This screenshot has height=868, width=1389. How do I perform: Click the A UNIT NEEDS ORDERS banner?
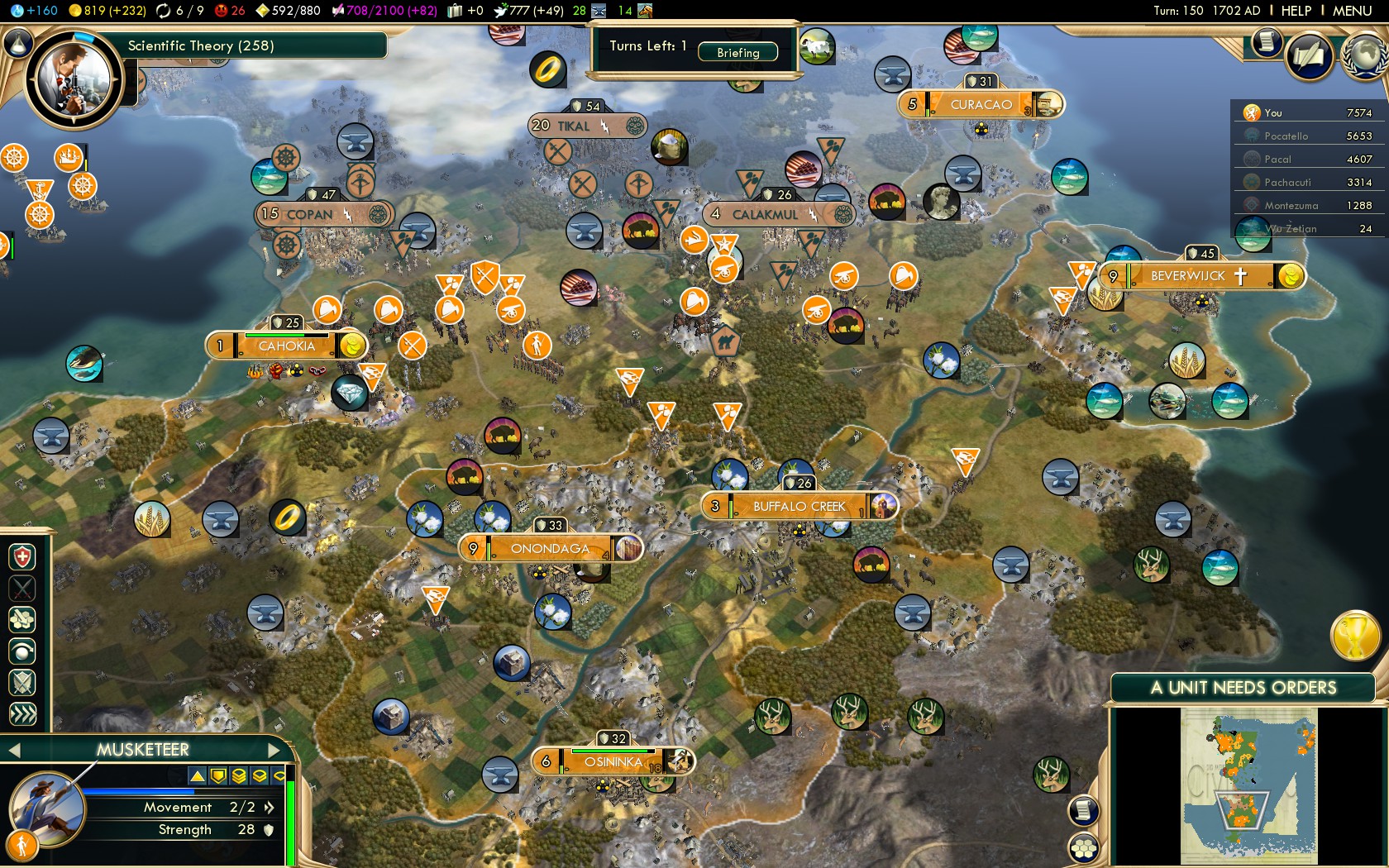1243,687
